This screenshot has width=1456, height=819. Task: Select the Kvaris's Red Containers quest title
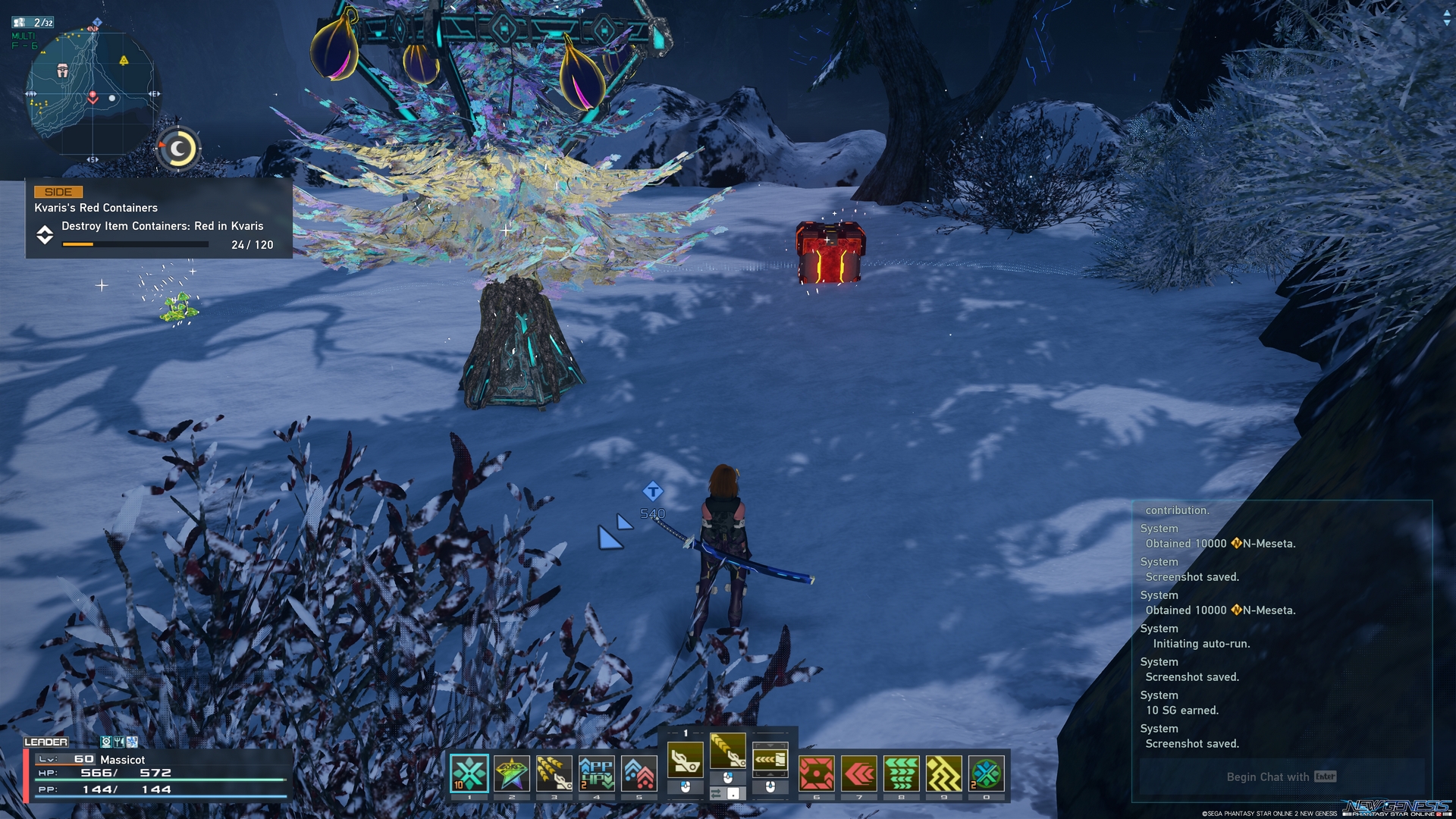96,208
